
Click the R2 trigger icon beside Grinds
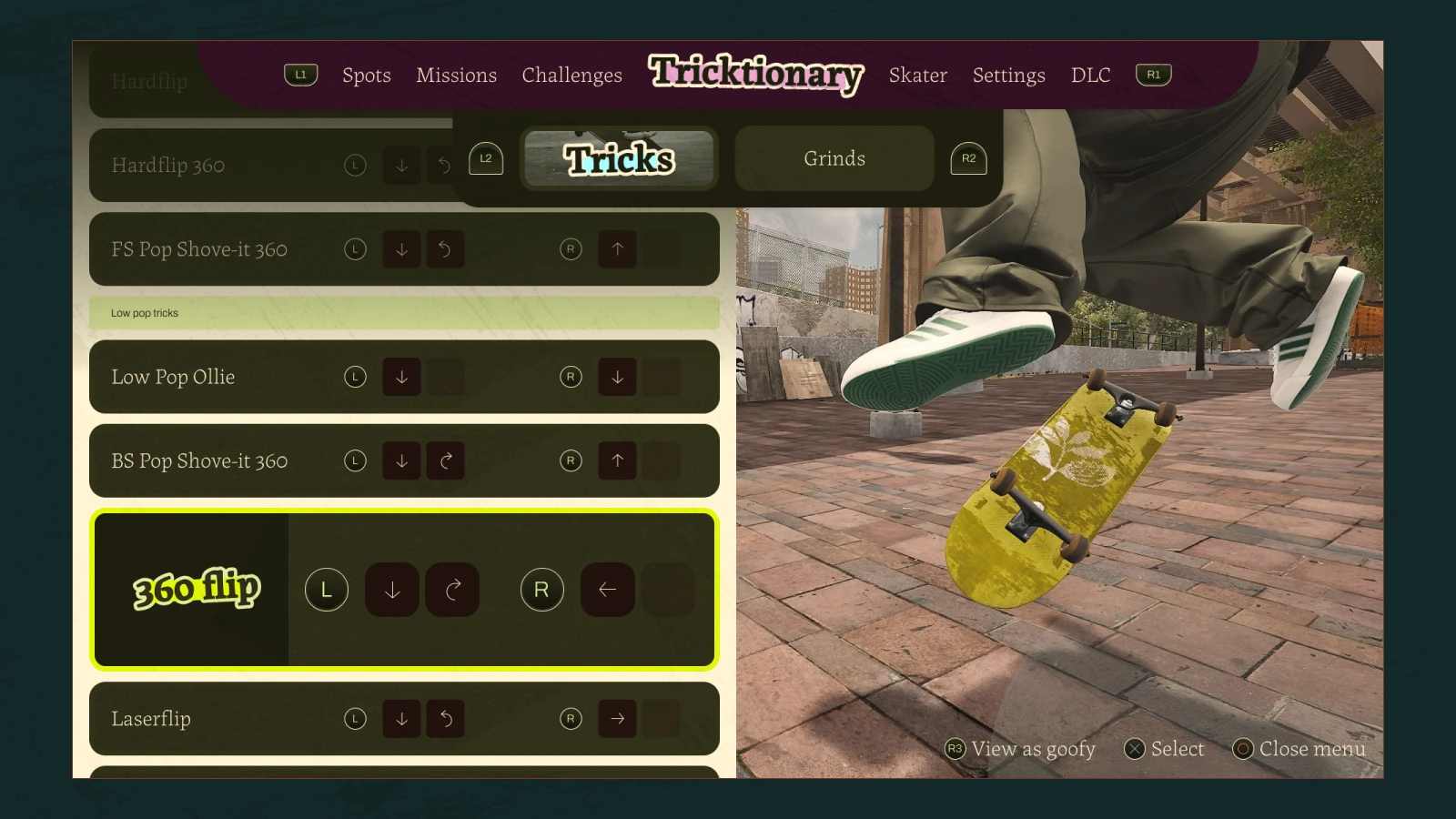coord(968,157)
